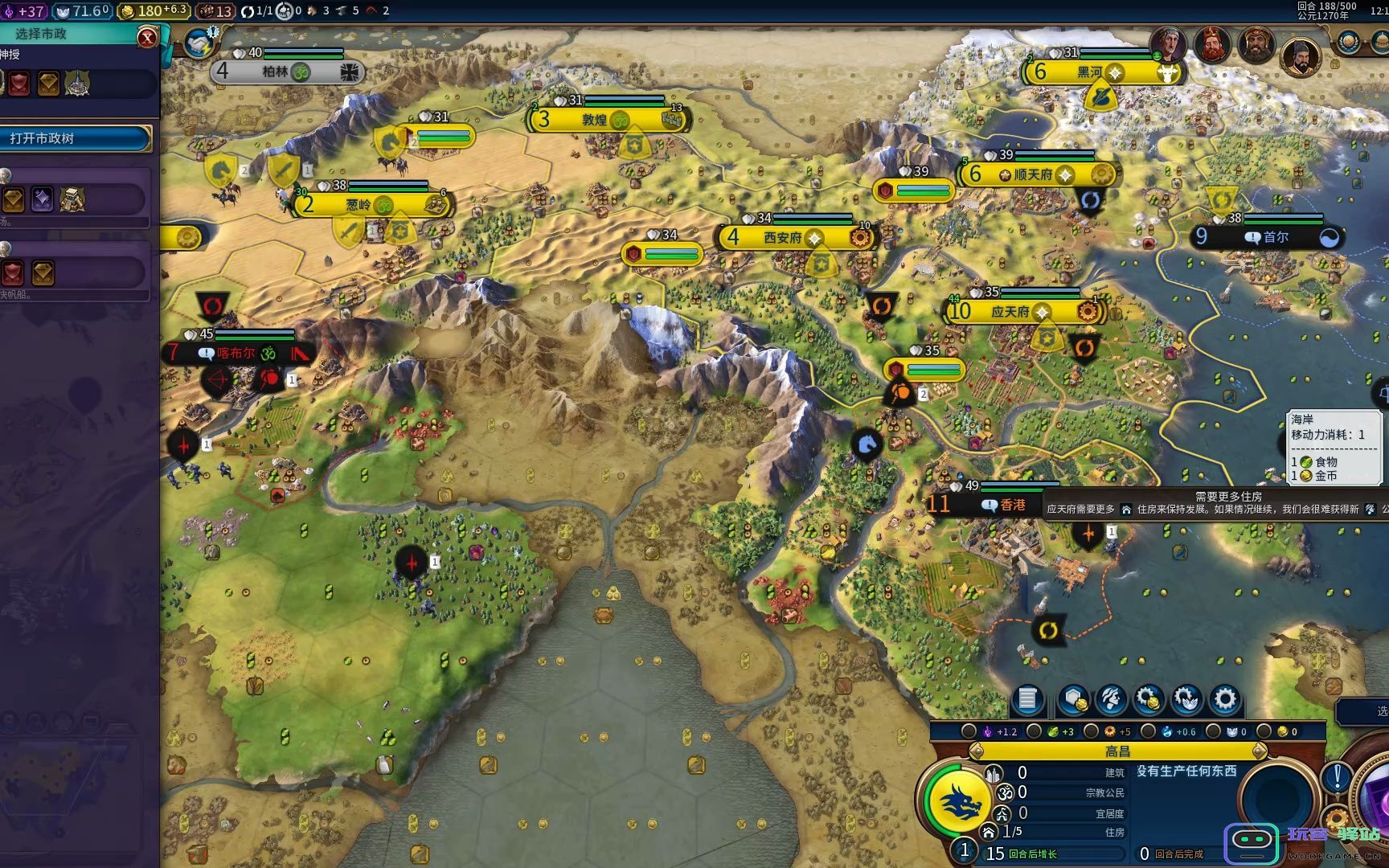The width and height of the screenshot is (1389, 868).
Task: Purchase a tile with gold icon
Action: point(1073,699)
